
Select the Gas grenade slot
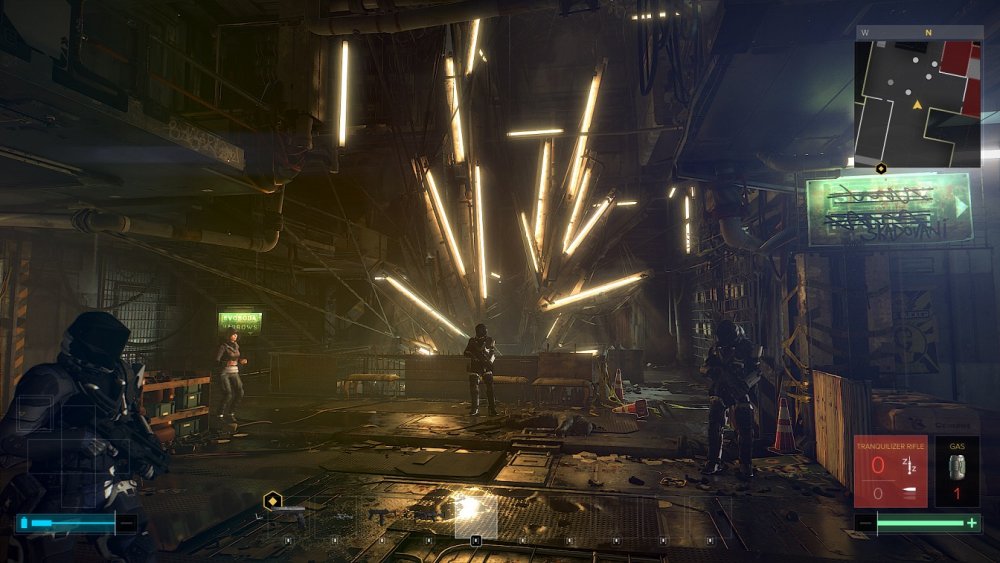(957, 471)
